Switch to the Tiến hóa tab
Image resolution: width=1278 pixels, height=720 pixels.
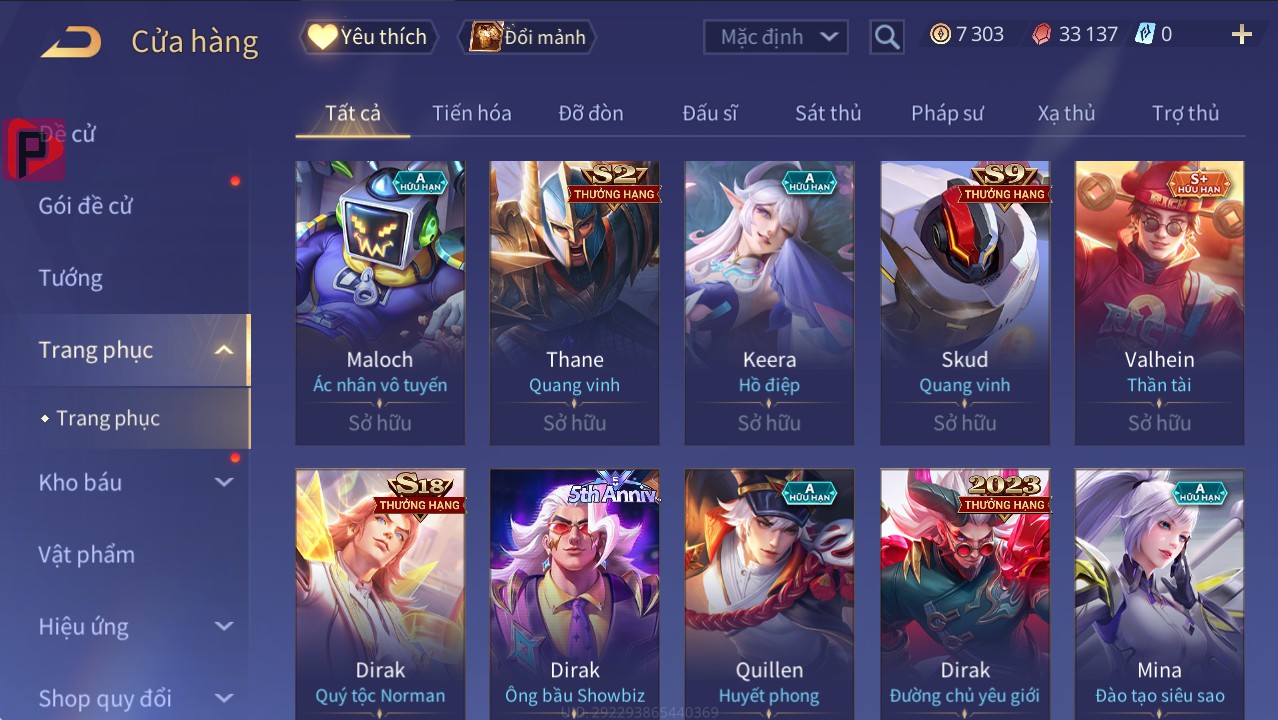click(x=471, y=113)
